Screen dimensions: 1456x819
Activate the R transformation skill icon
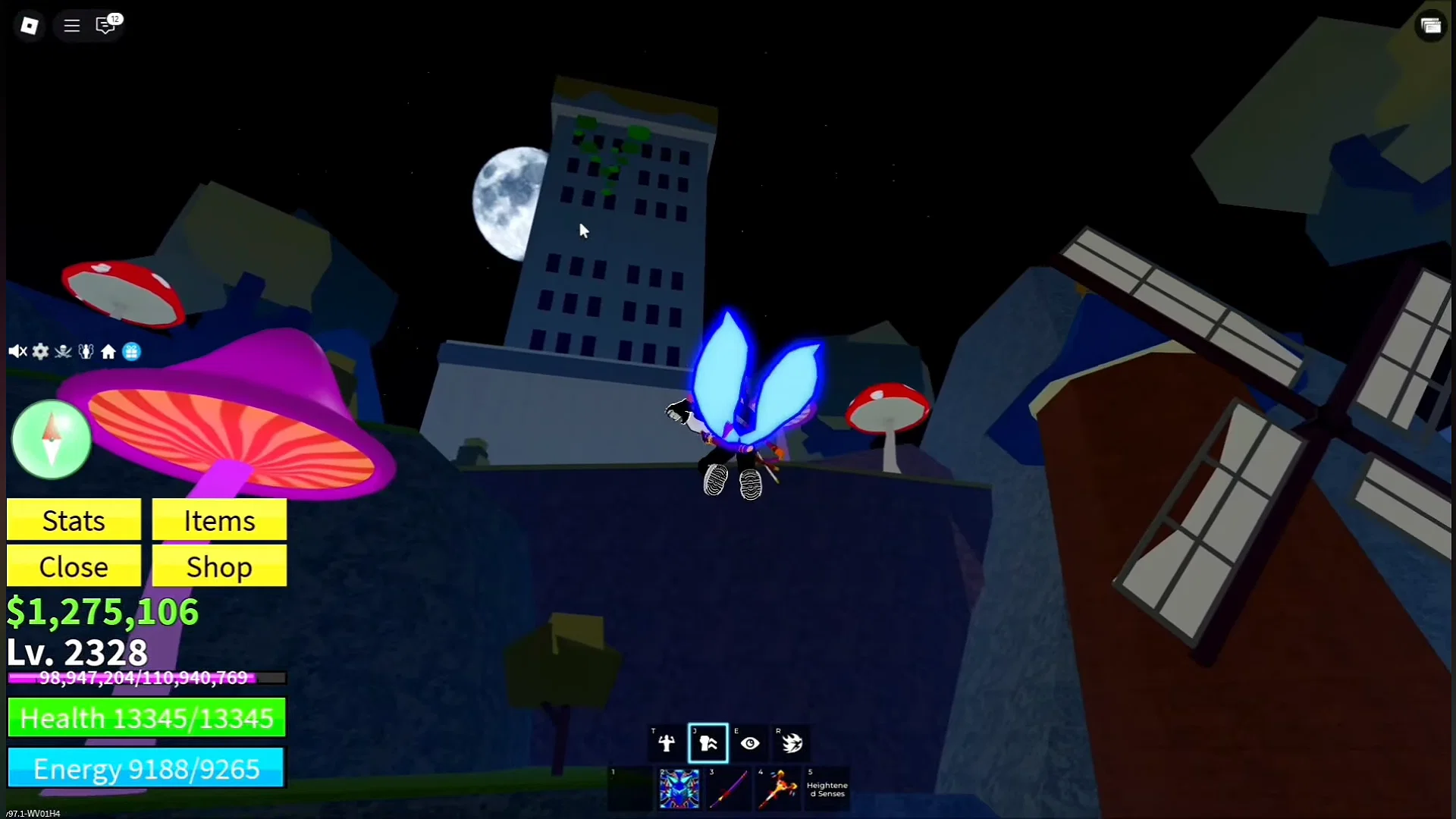point(791,743)
